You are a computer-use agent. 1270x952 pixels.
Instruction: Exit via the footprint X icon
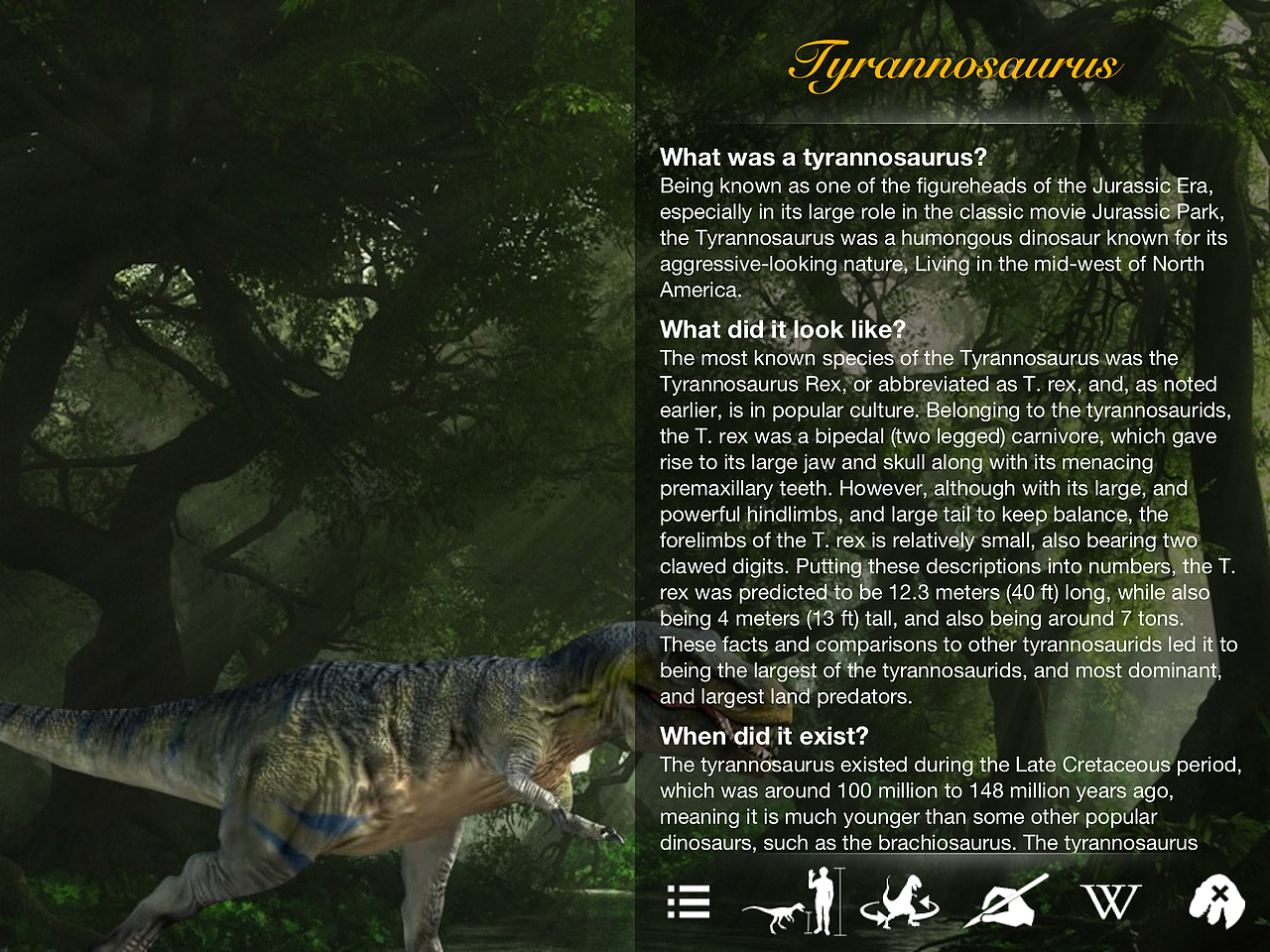(1217, 902)
